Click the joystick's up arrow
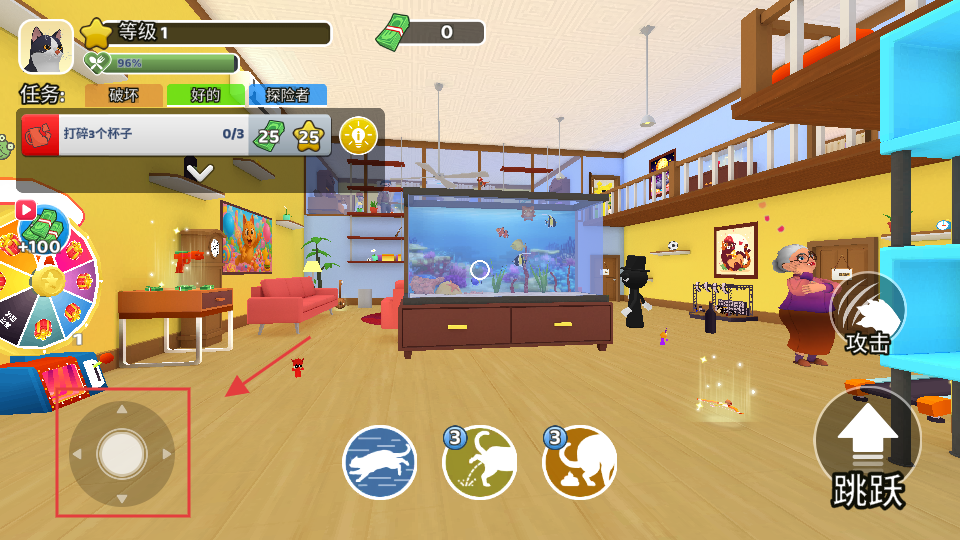Viewport: 960px width, 540px height. click(x=122, y=409)
